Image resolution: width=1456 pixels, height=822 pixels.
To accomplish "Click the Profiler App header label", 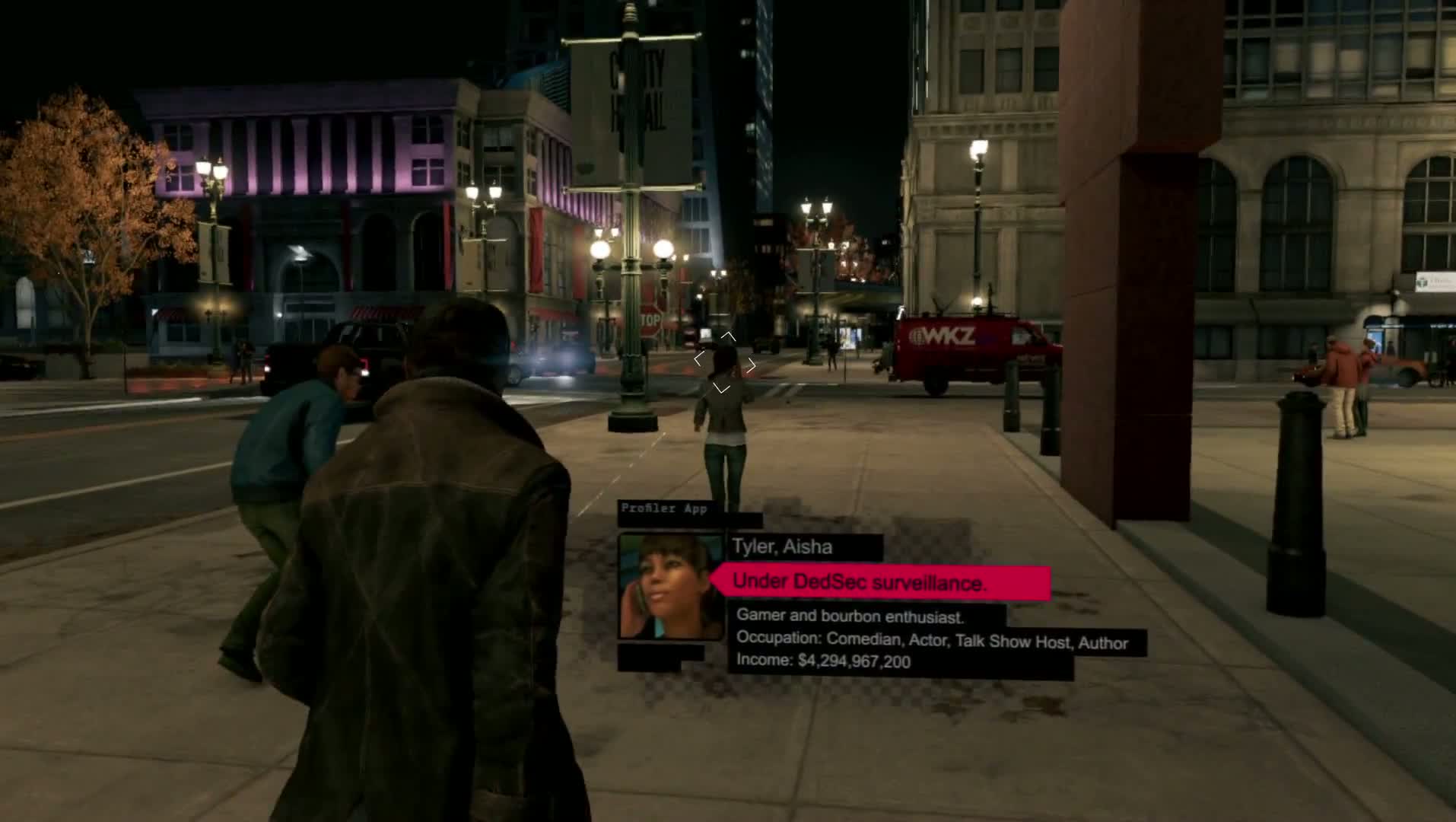I will (x=664, y=508).
